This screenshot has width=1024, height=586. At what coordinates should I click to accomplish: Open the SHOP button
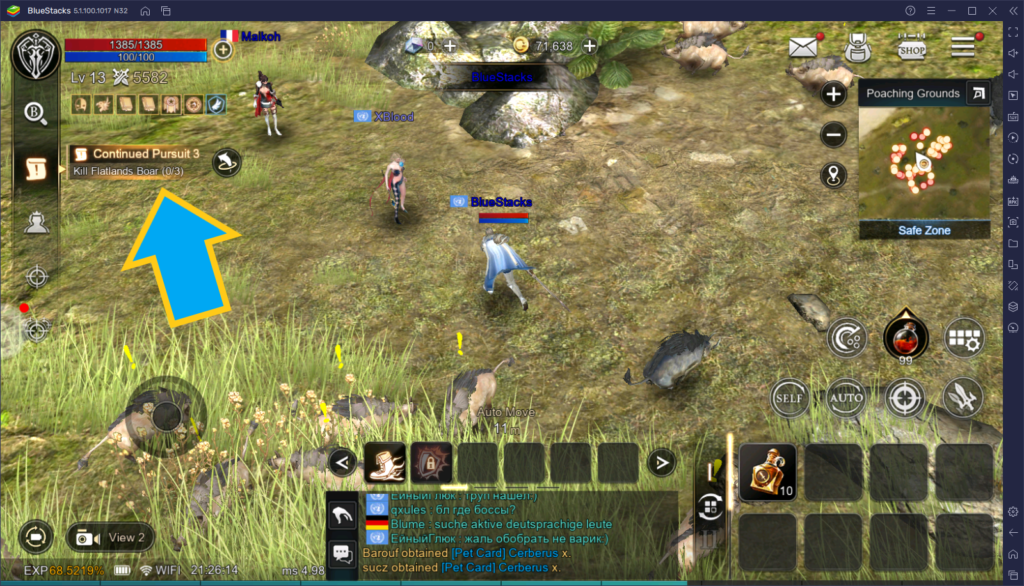coord(911,46)
